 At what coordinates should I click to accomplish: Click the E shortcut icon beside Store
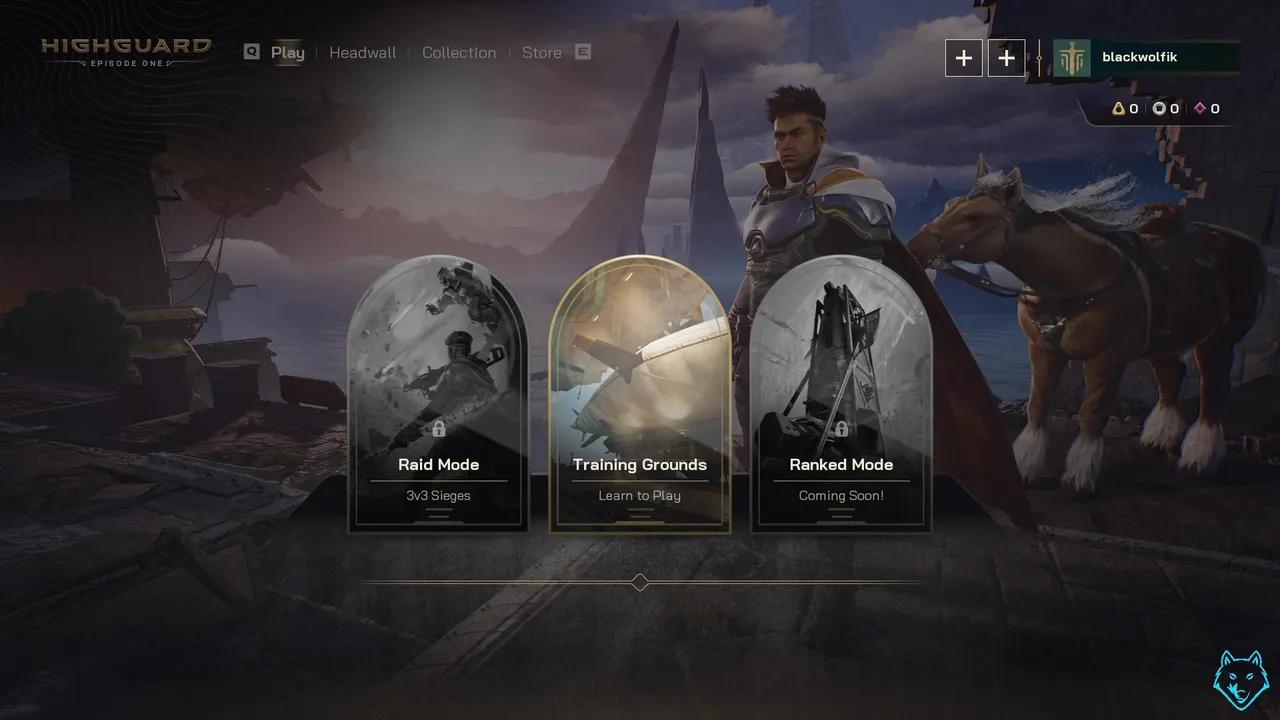coord(581,51)
